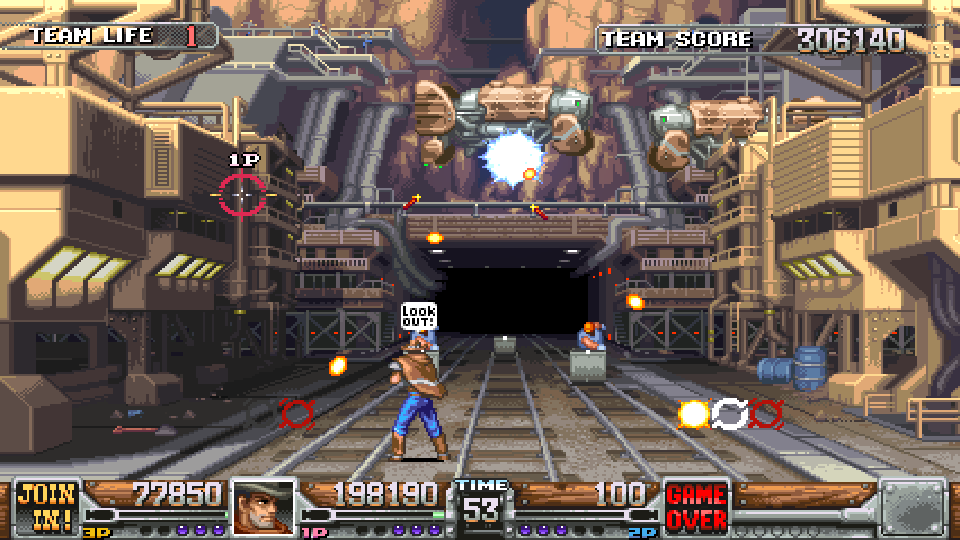Screen dimensions: 960x540
Task: Select the cowboy character portrait
Action: (x=264, y=507)
